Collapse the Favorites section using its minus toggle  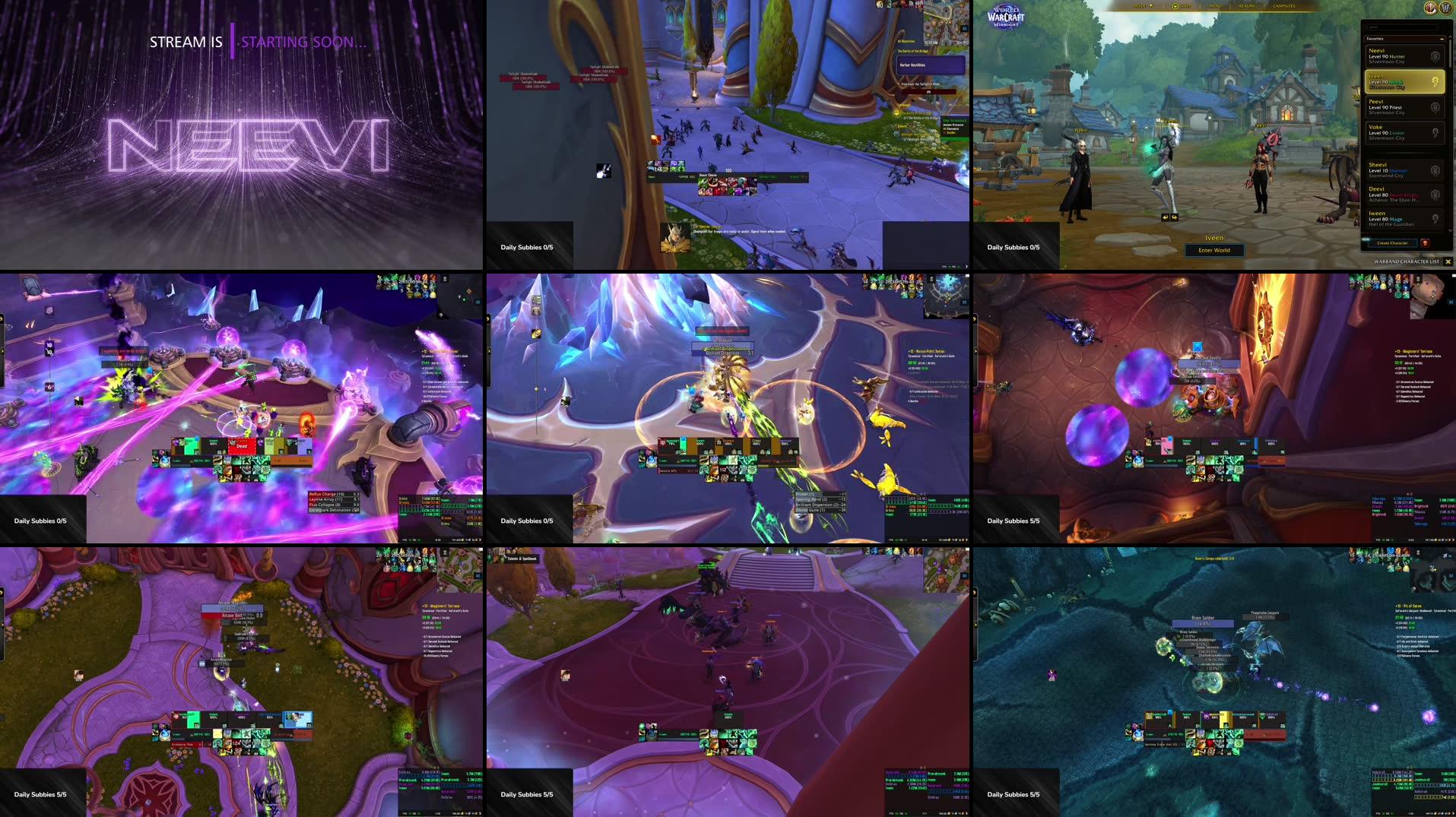(x=1442, y=39)
